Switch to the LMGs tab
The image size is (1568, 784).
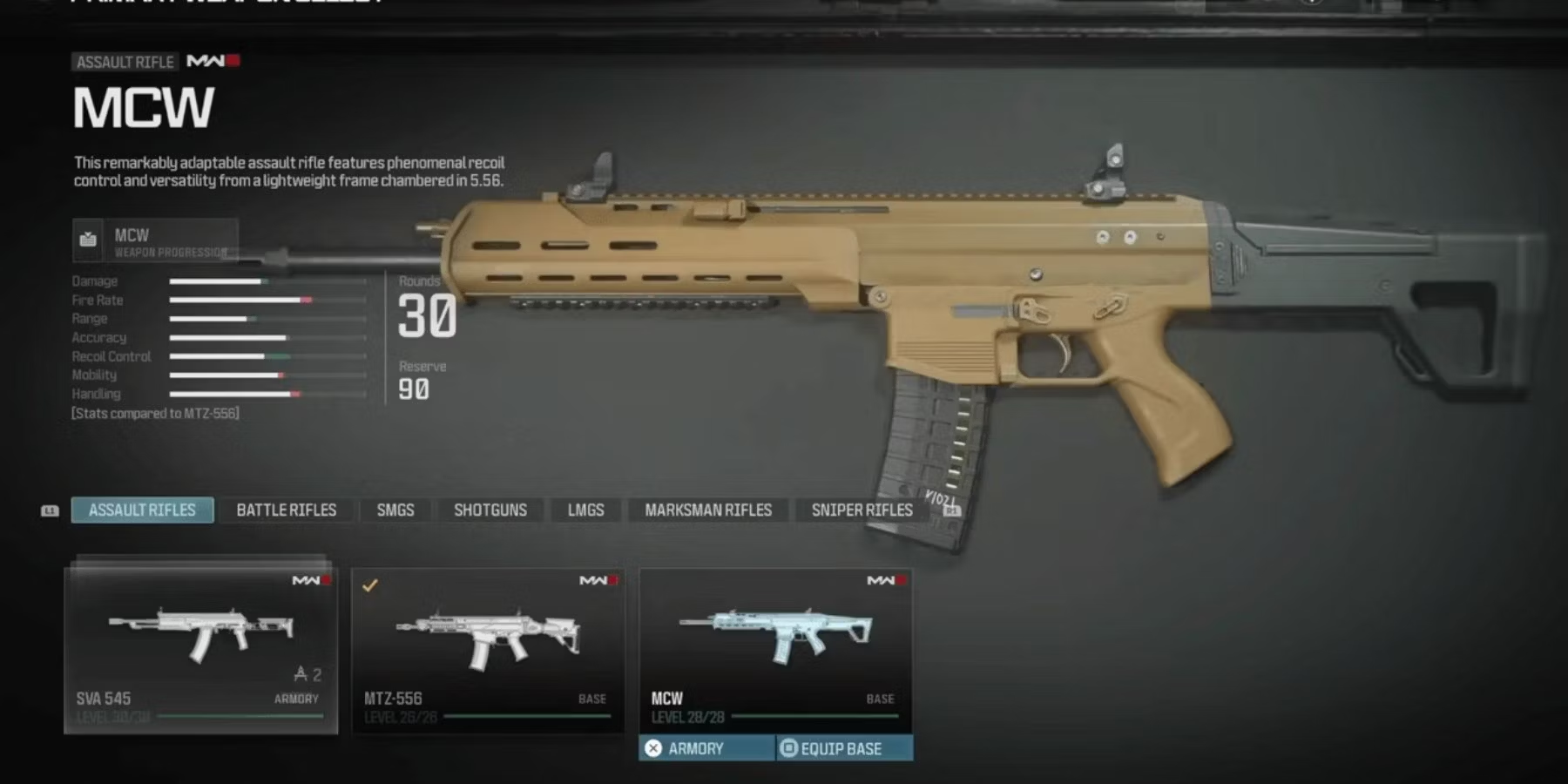click(585, 510)
